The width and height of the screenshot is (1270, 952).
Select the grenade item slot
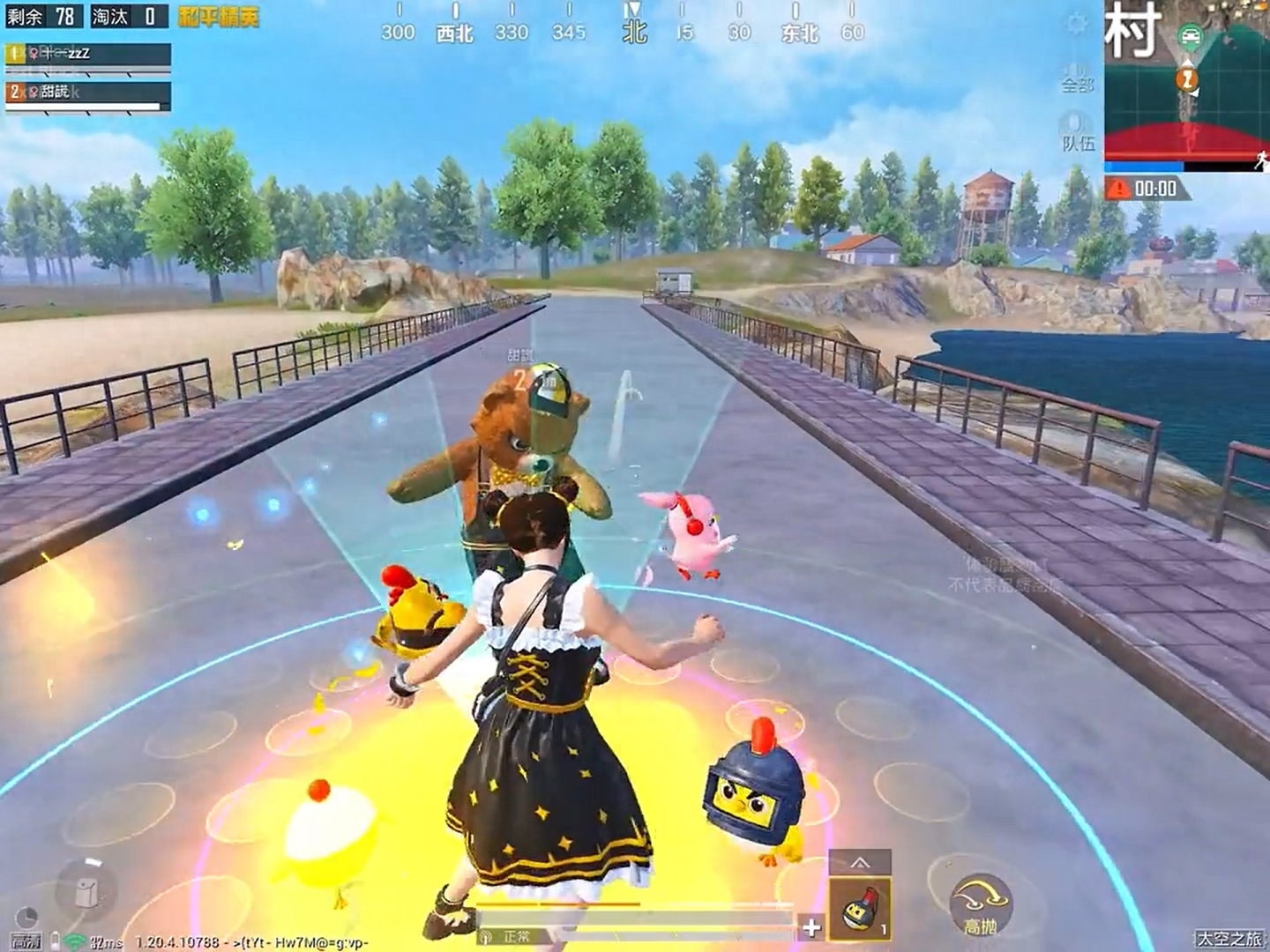(859, 910)
